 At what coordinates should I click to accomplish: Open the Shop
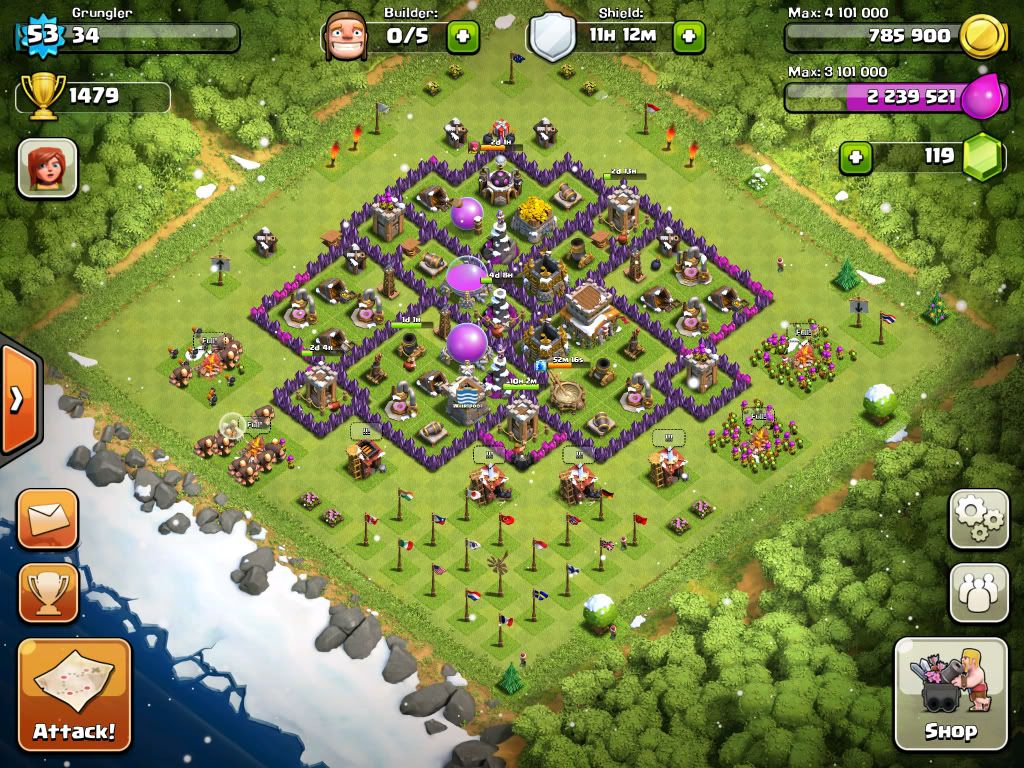[x=950, y=693]
